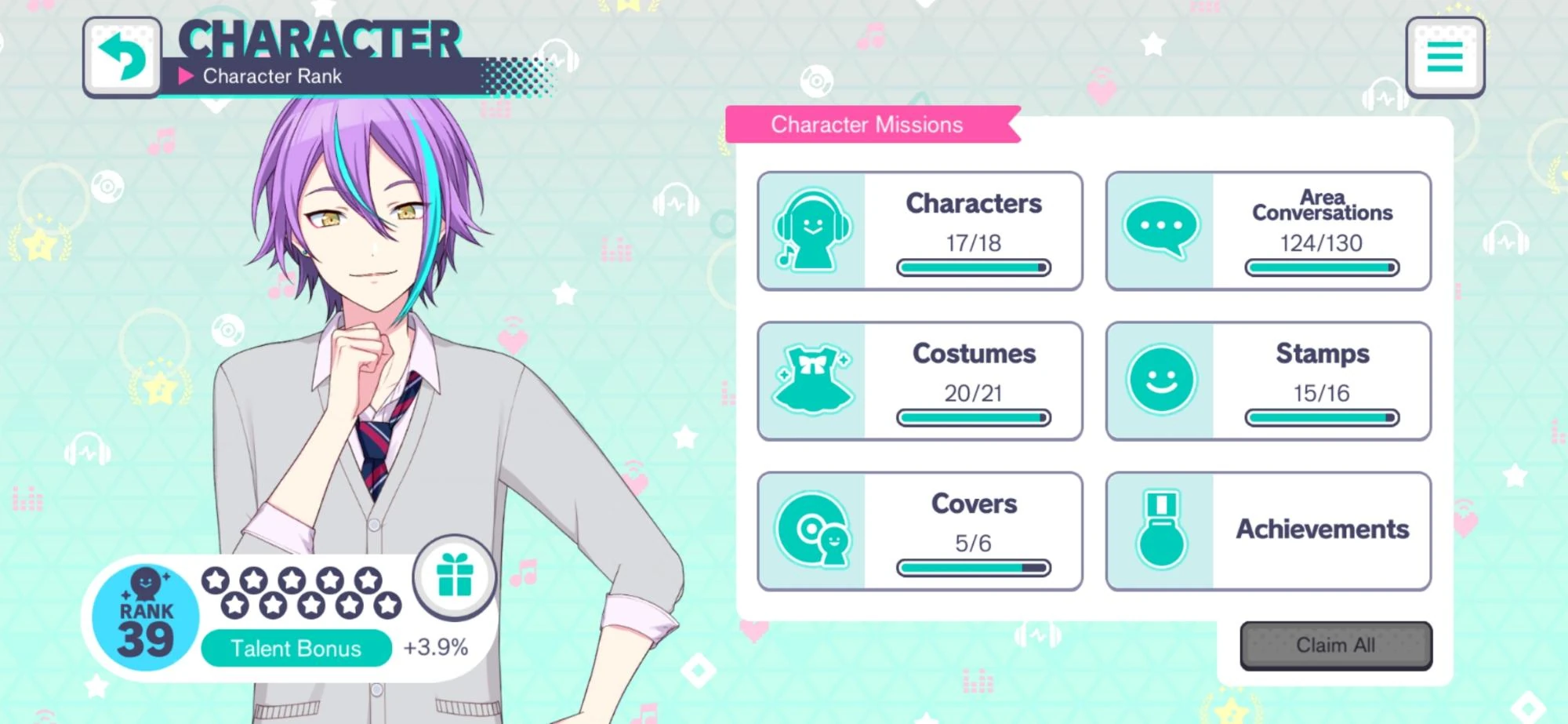This screenshot has width=1568, height=724.
Task: Open the Area Conversations speech bubble icon
Action: [x=1160, y=227]
